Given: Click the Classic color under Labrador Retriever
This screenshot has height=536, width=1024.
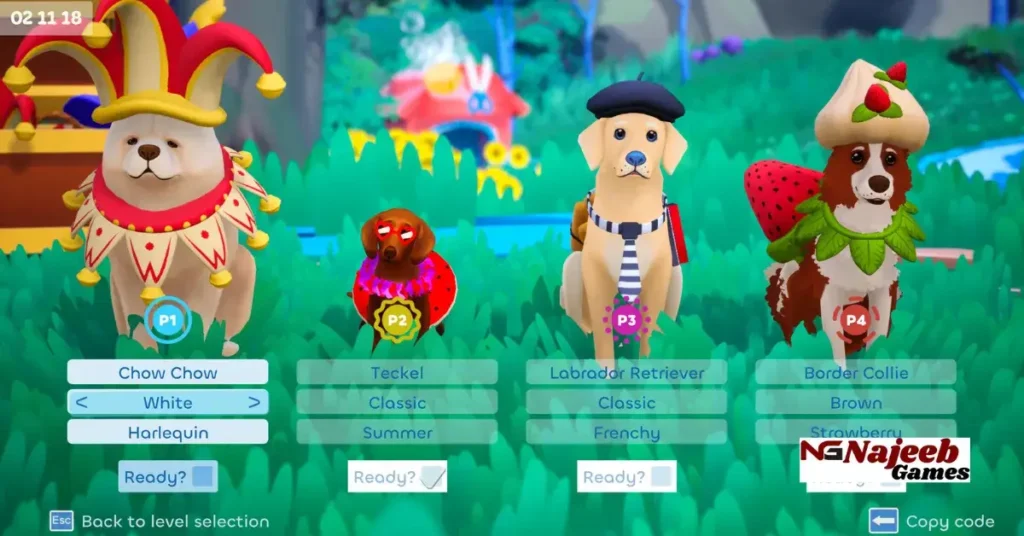Looking at the screenshot, I should [627, 403].
